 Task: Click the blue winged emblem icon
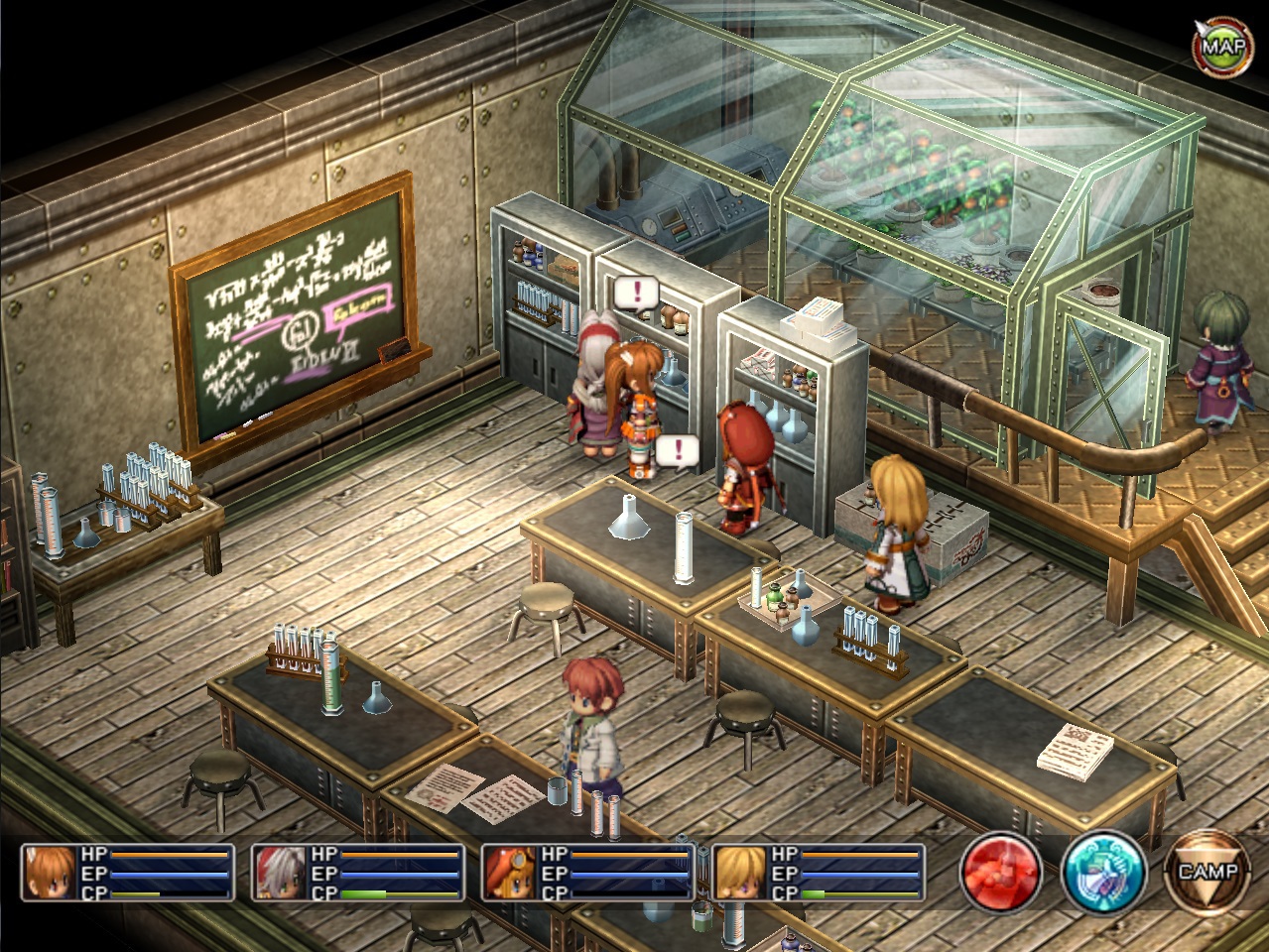pyautogui.click(x=1103, y=873)
